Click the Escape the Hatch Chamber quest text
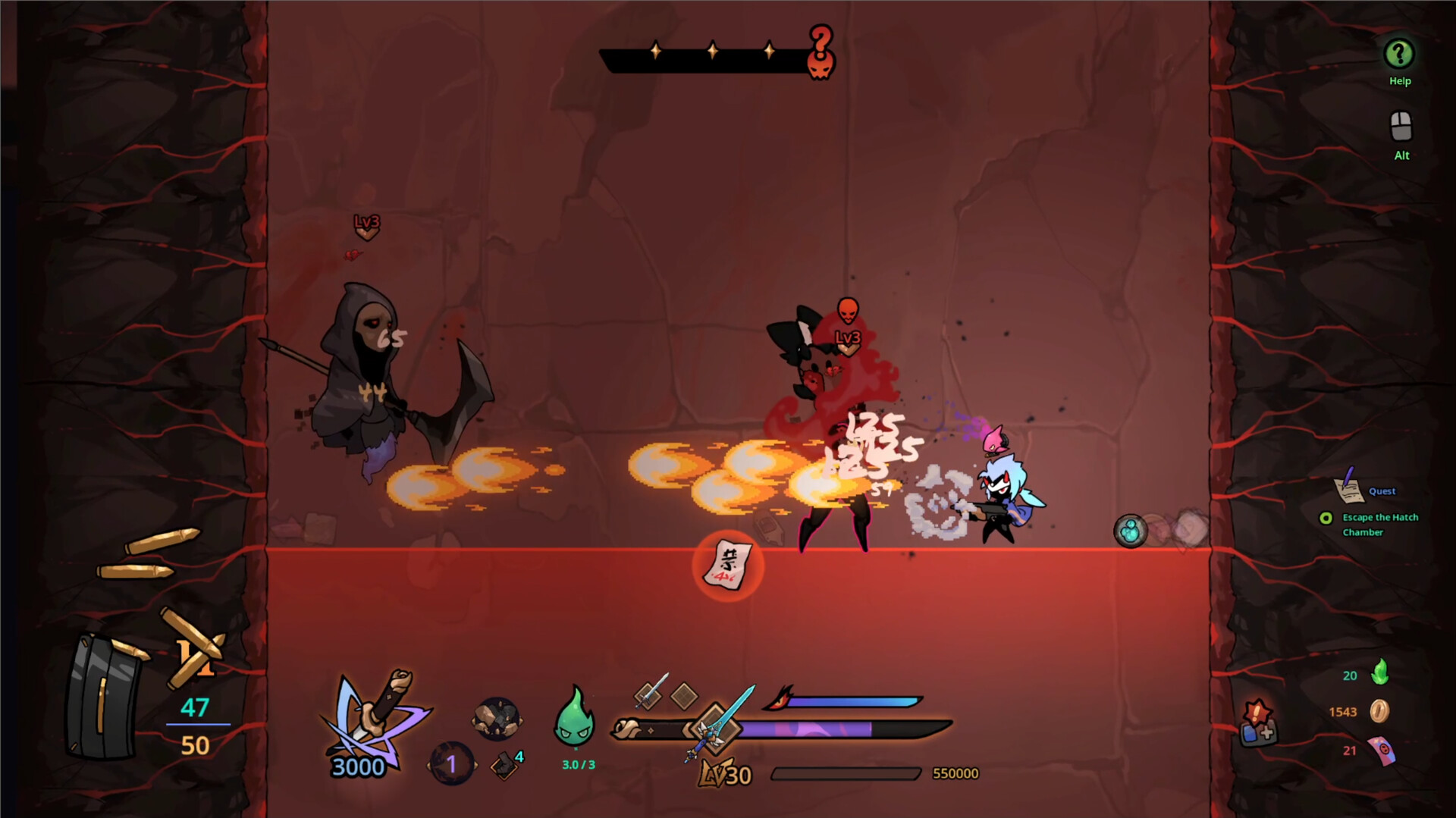The width and height of the screenshot is (1456, 818). click(1381, 525)
